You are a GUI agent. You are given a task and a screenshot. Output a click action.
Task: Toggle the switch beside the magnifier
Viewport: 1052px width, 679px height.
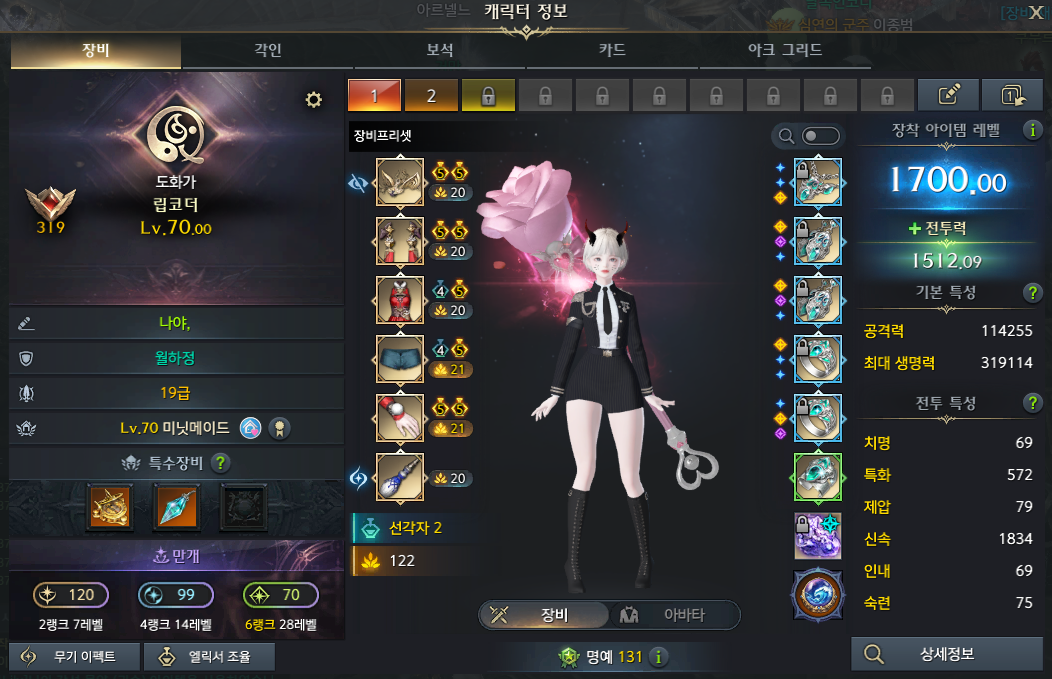click(821, 136)
